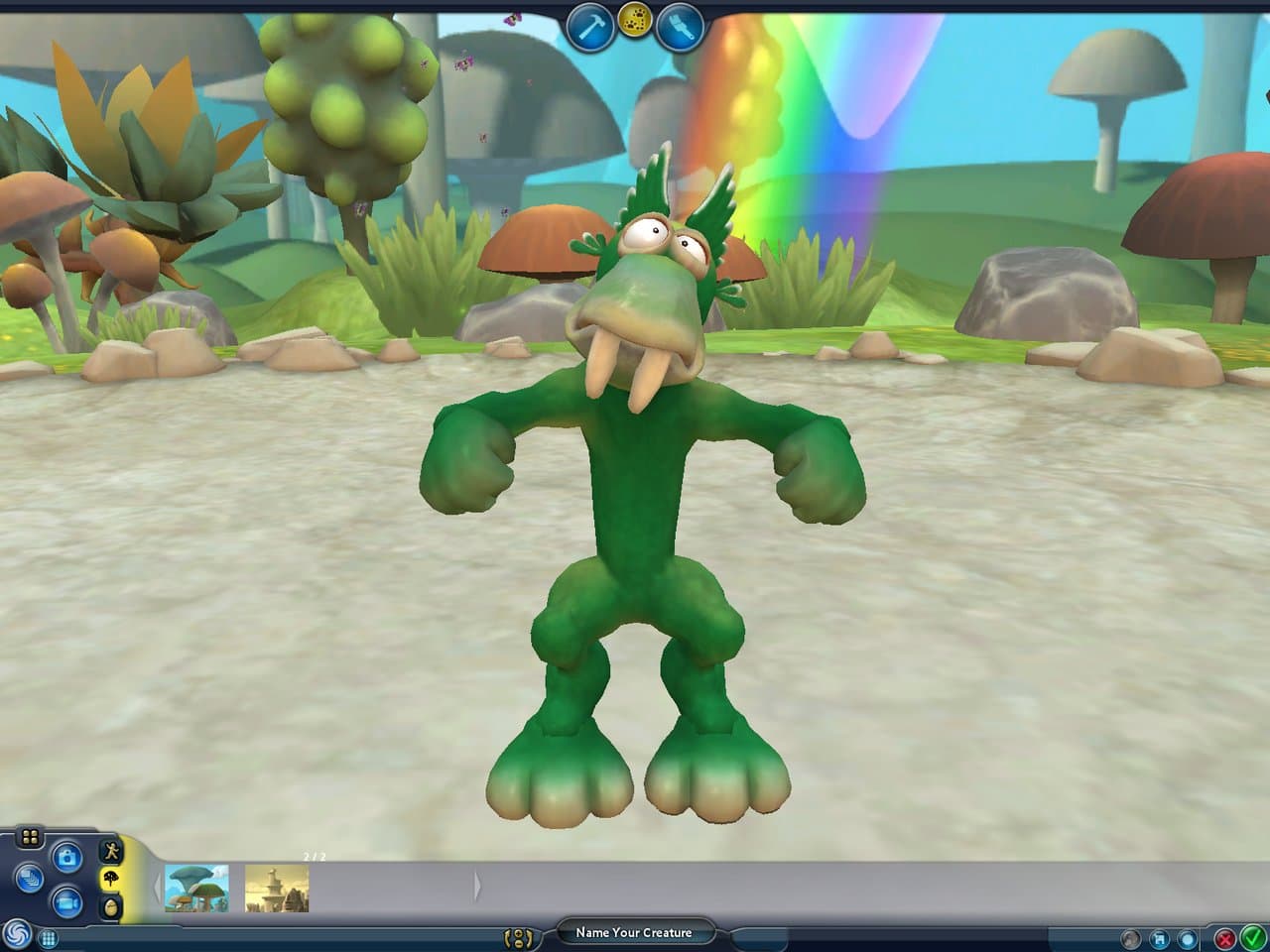Click the camera icon to take a snapshot
Image resolution: width=1270 pixels, height=952 pixels.
click(67, 857)
